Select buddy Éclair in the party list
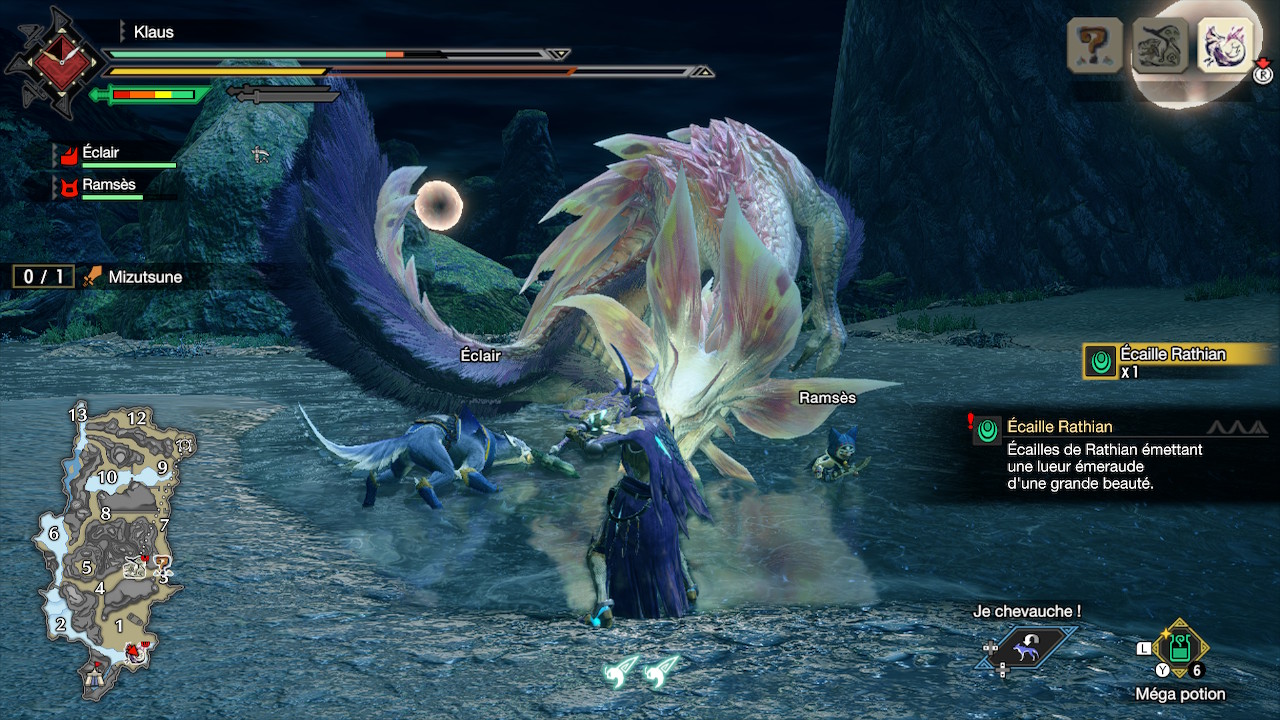Screen dimensions: 1280x720 pos(100,153)
